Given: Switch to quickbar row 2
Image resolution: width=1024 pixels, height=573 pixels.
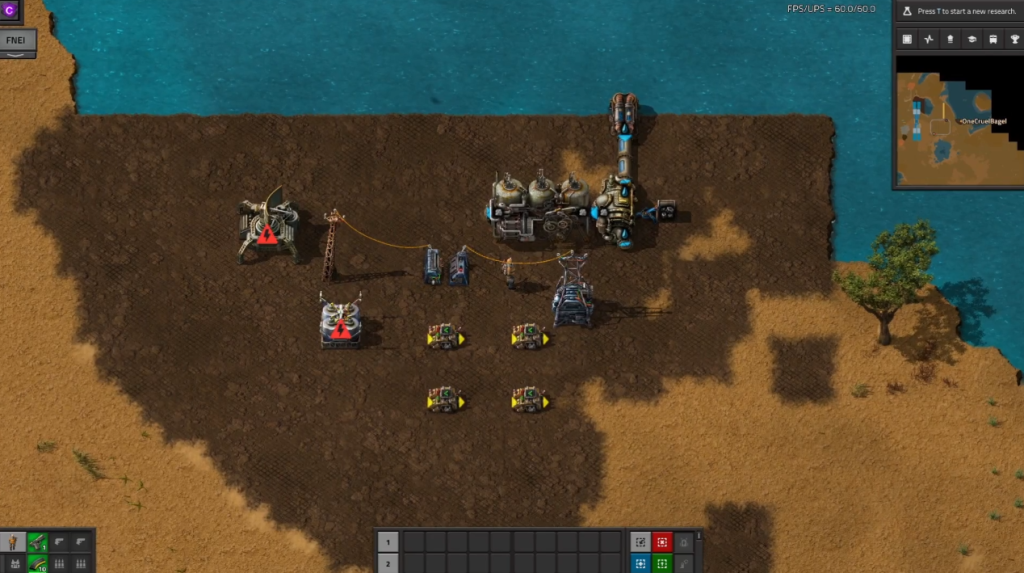Looking at the screenshot, I should click(388, 564).
